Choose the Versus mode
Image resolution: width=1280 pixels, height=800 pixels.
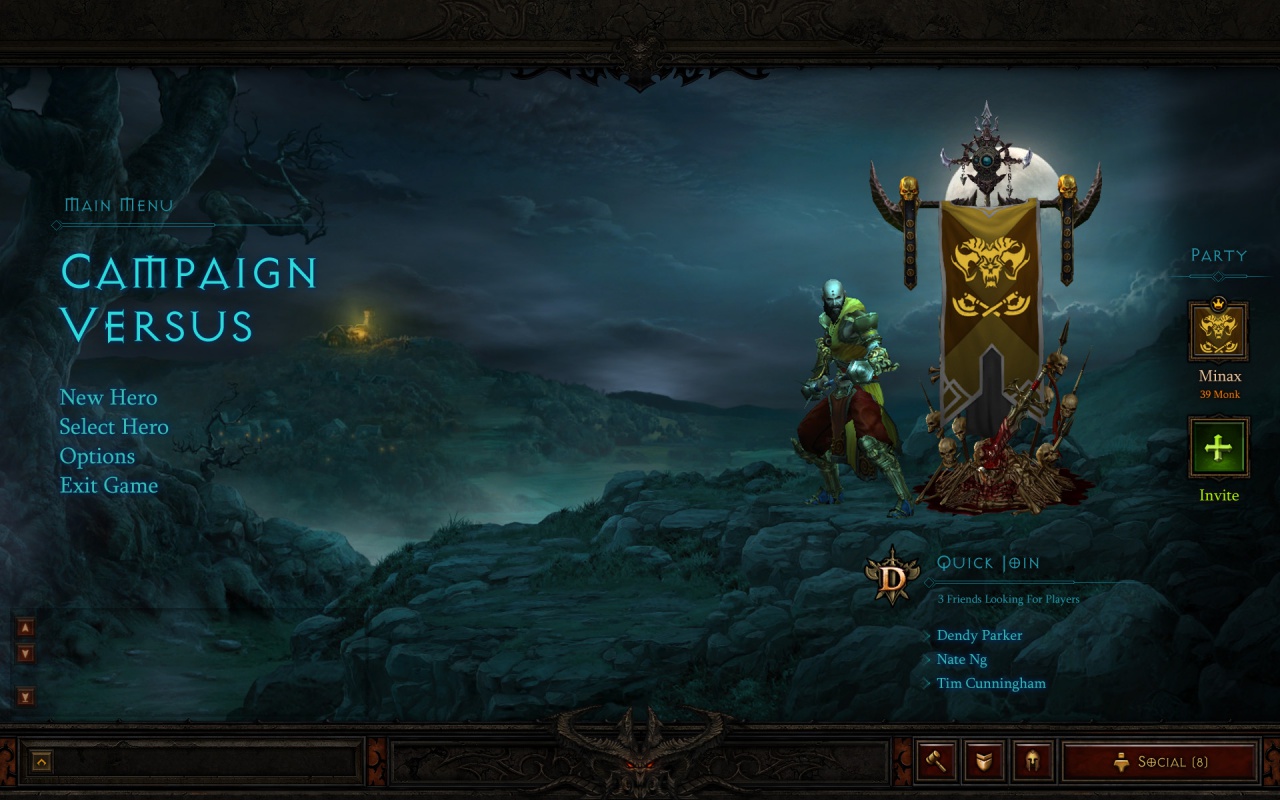(x=157, y=325)
